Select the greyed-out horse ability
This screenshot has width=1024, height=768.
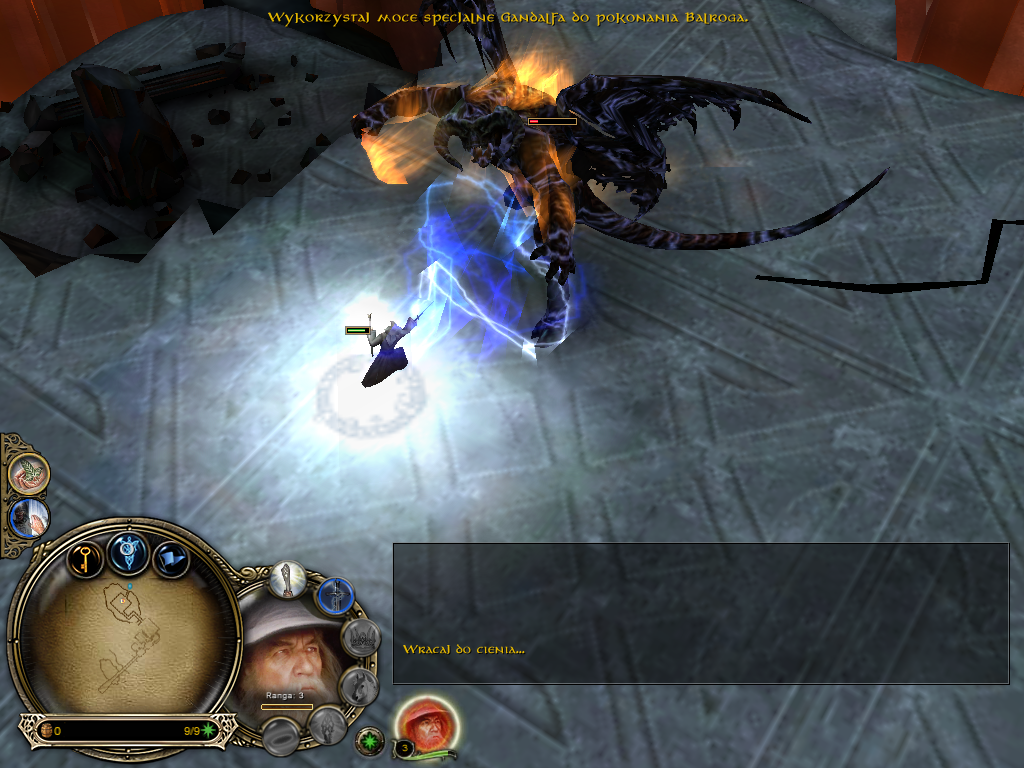pyautogui.click(x=357, y=686)
